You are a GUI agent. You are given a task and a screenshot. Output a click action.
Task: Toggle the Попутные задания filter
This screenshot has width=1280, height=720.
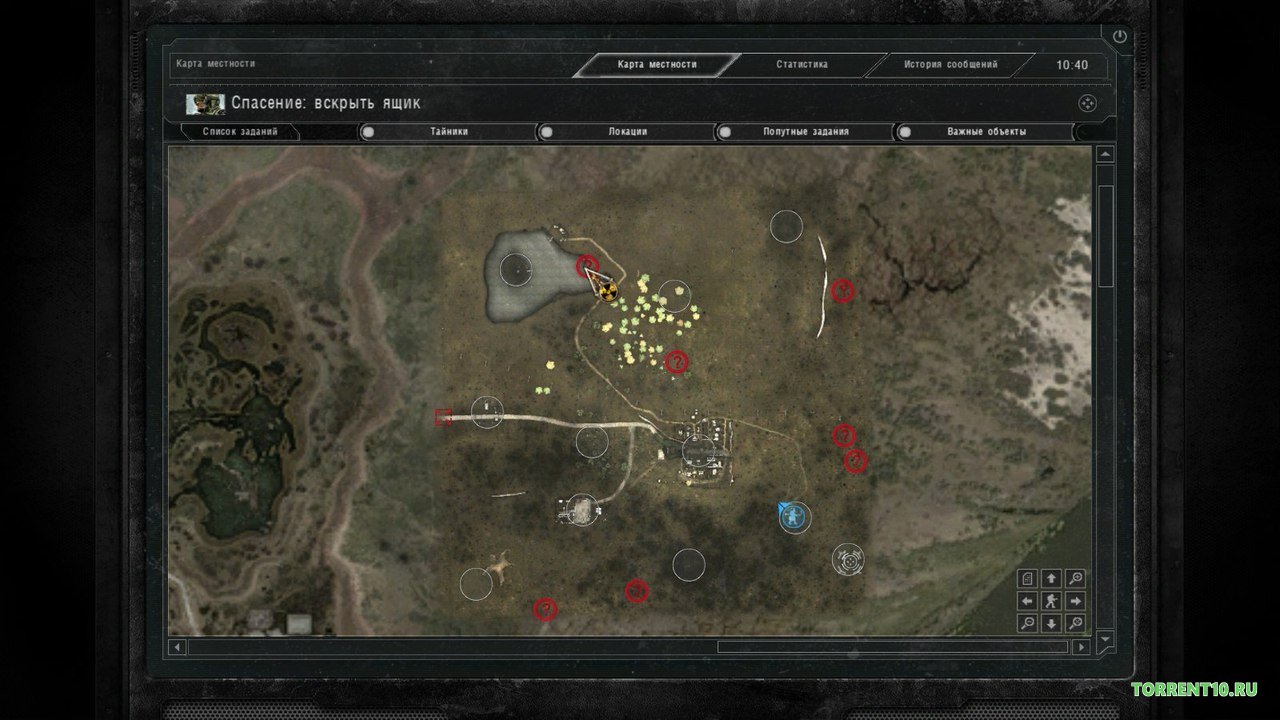coord(724,131)
